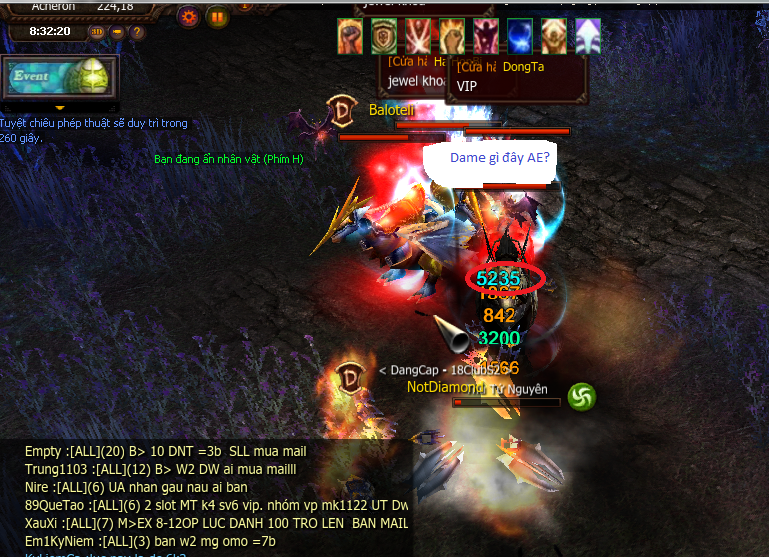Click the chat message from XauXi
The height and width of the screenshot is (557, 769).
point(216,522)
